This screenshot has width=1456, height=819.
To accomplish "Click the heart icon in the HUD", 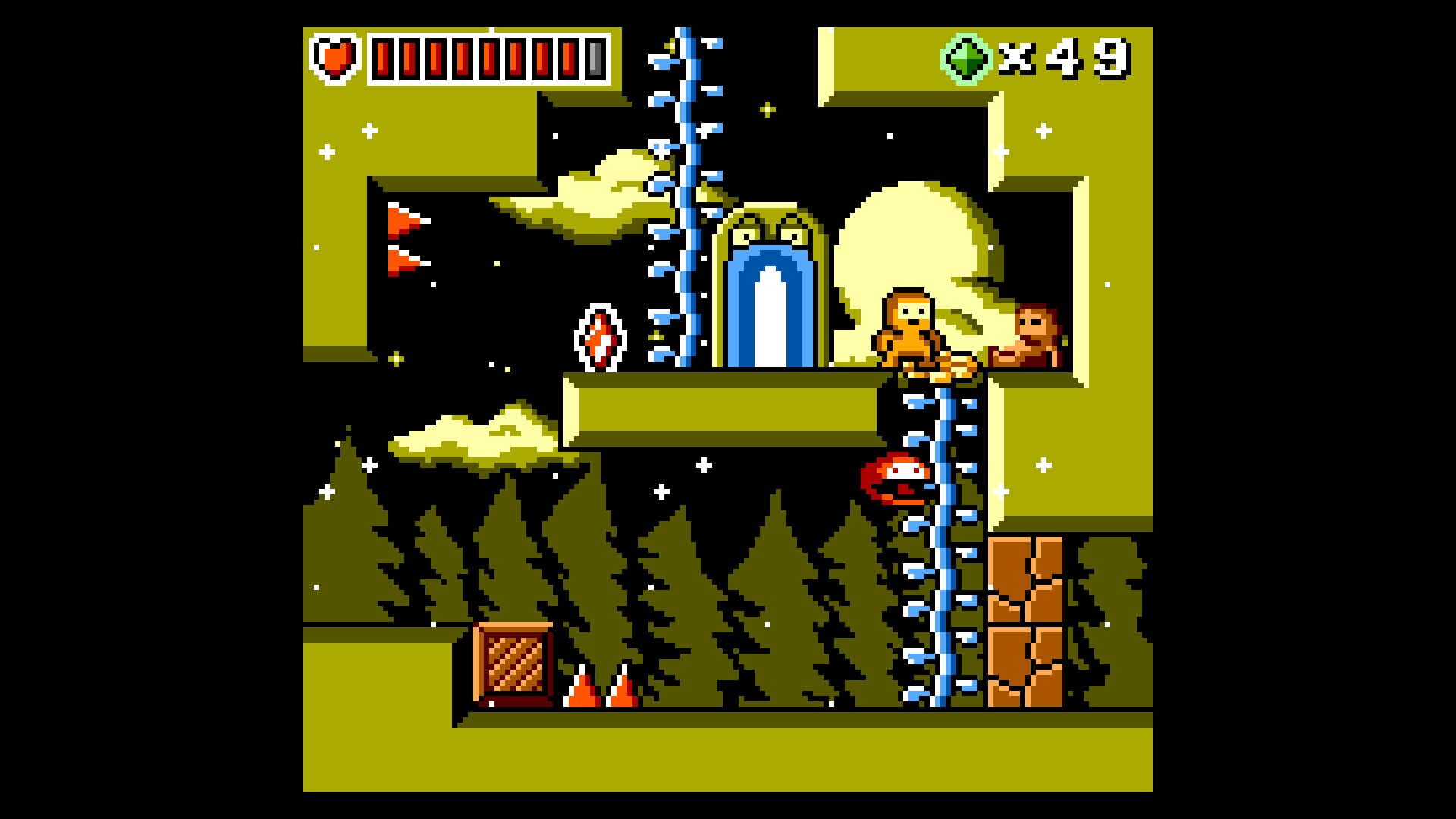I will tap(336, 58).
